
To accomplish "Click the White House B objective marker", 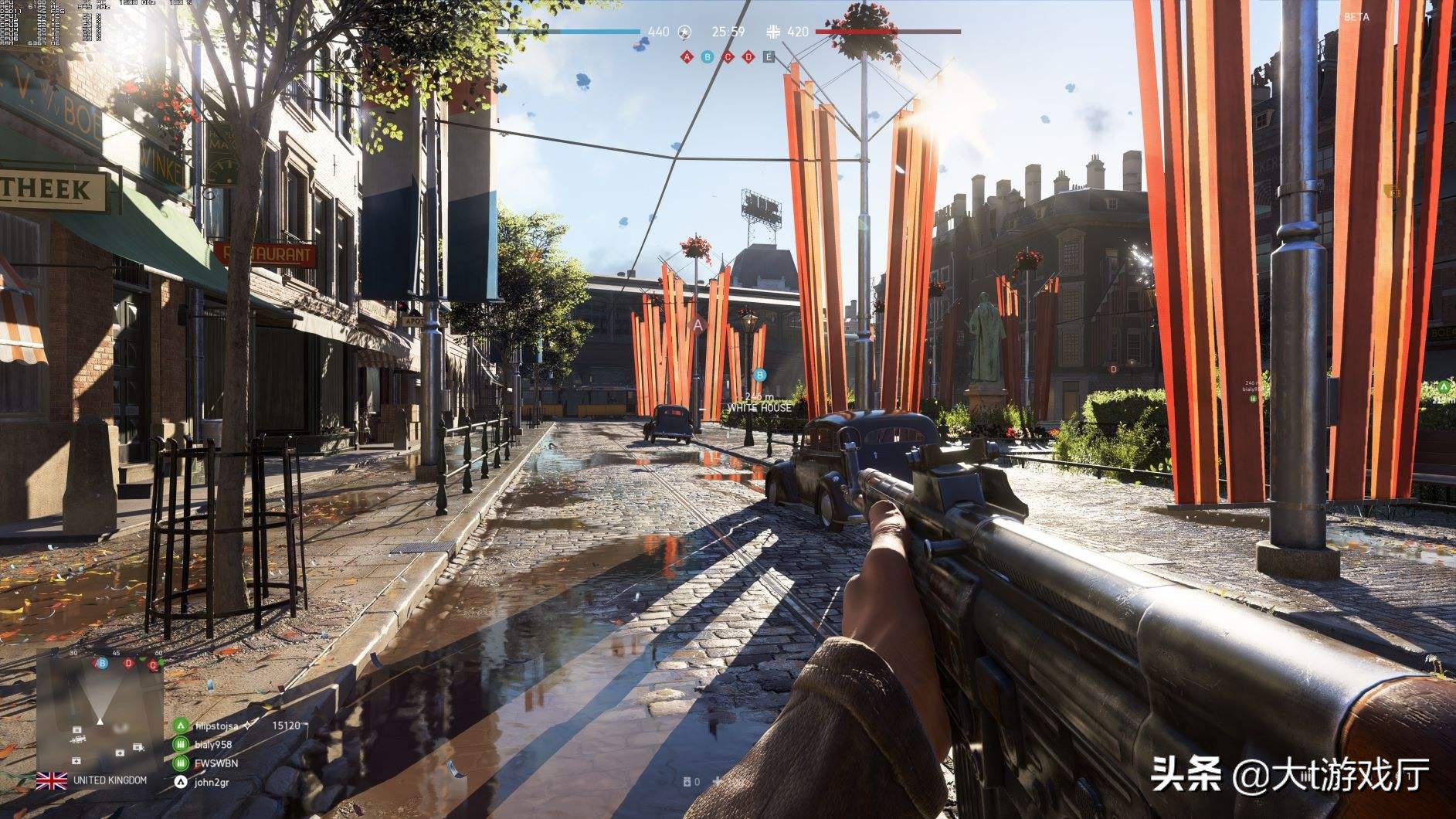I will tap(760, 376).
